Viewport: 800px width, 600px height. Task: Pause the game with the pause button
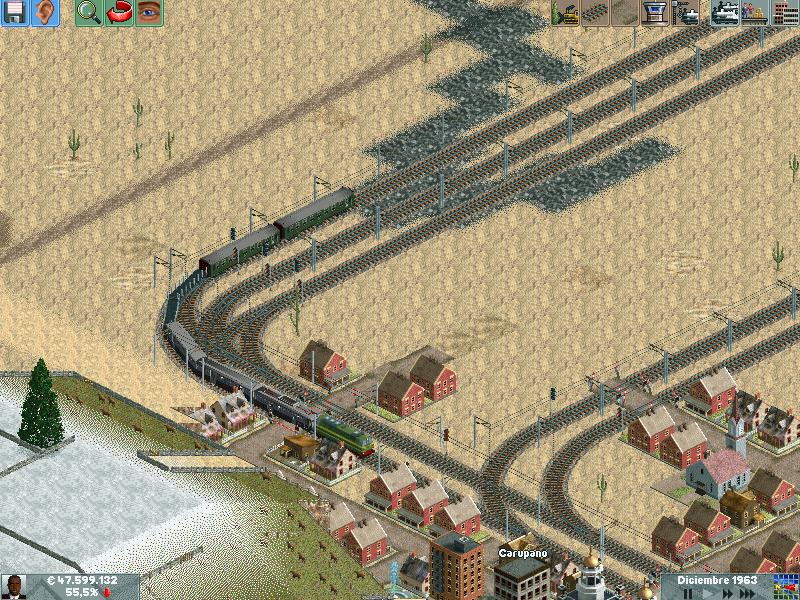(x=688, y=593)
